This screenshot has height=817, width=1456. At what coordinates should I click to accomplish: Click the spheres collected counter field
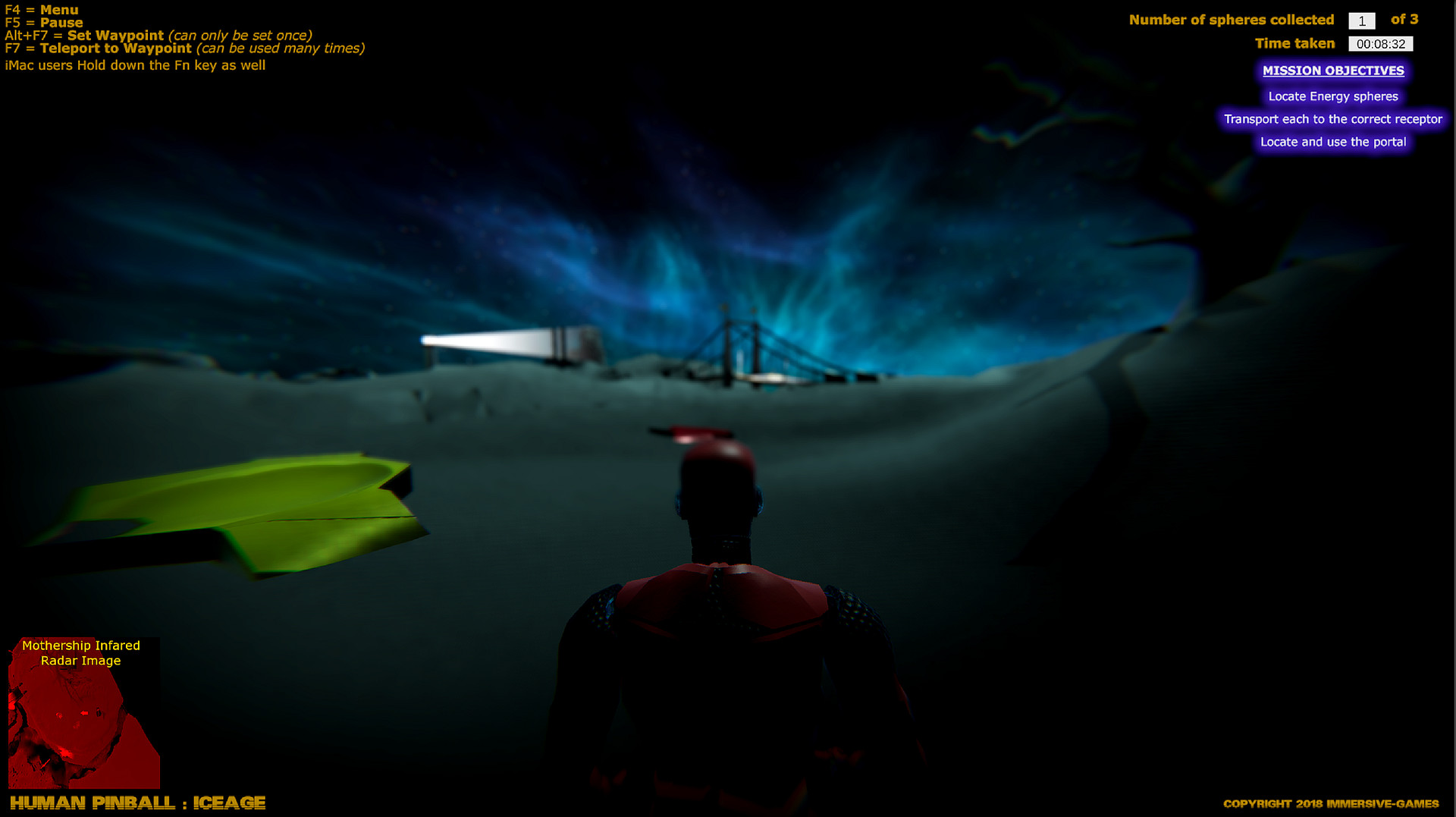1363,20
